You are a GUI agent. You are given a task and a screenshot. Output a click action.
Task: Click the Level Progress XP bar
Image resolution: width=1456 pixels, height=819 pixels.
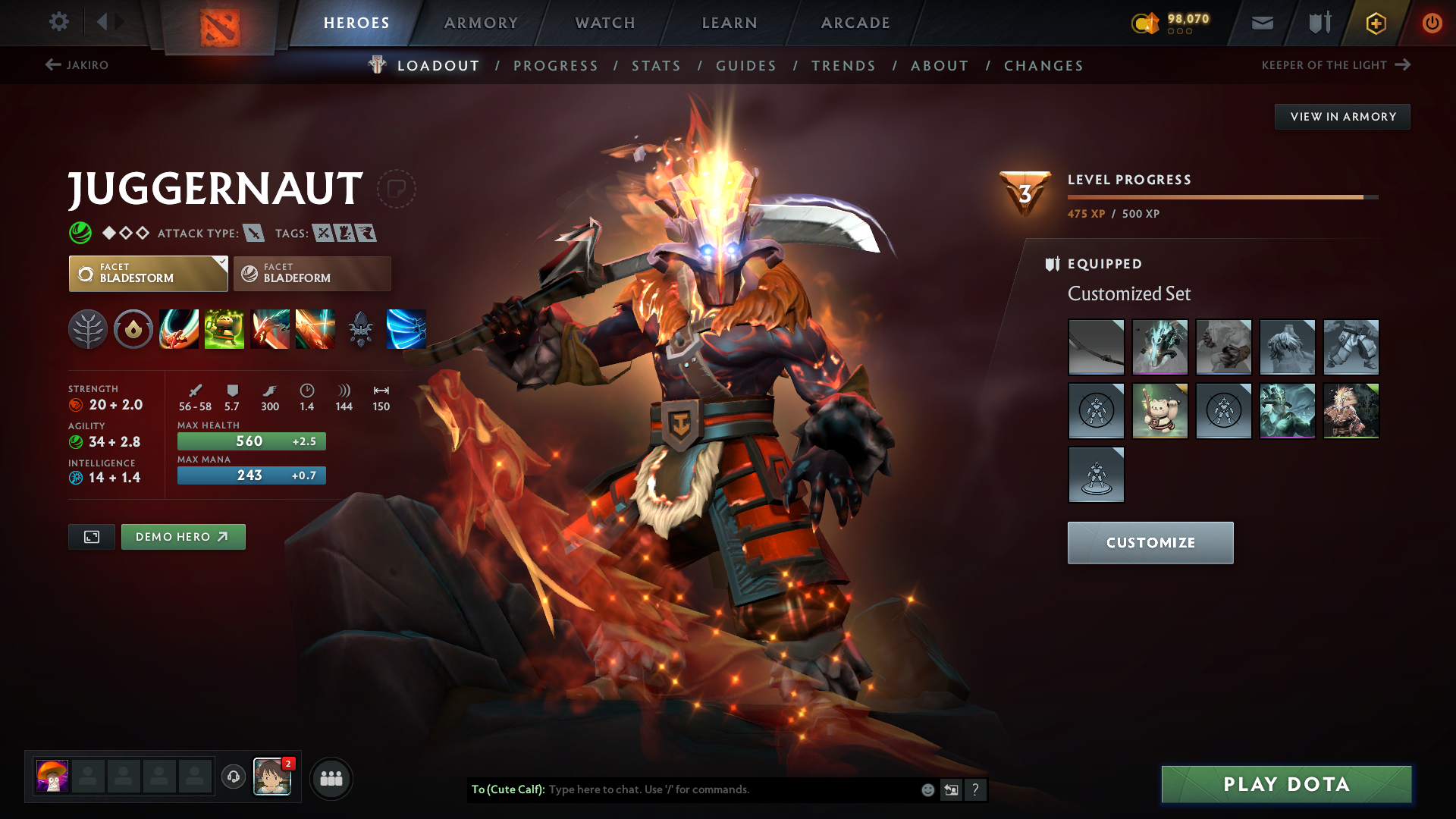pyautogui.click(x=1221, y=196)
